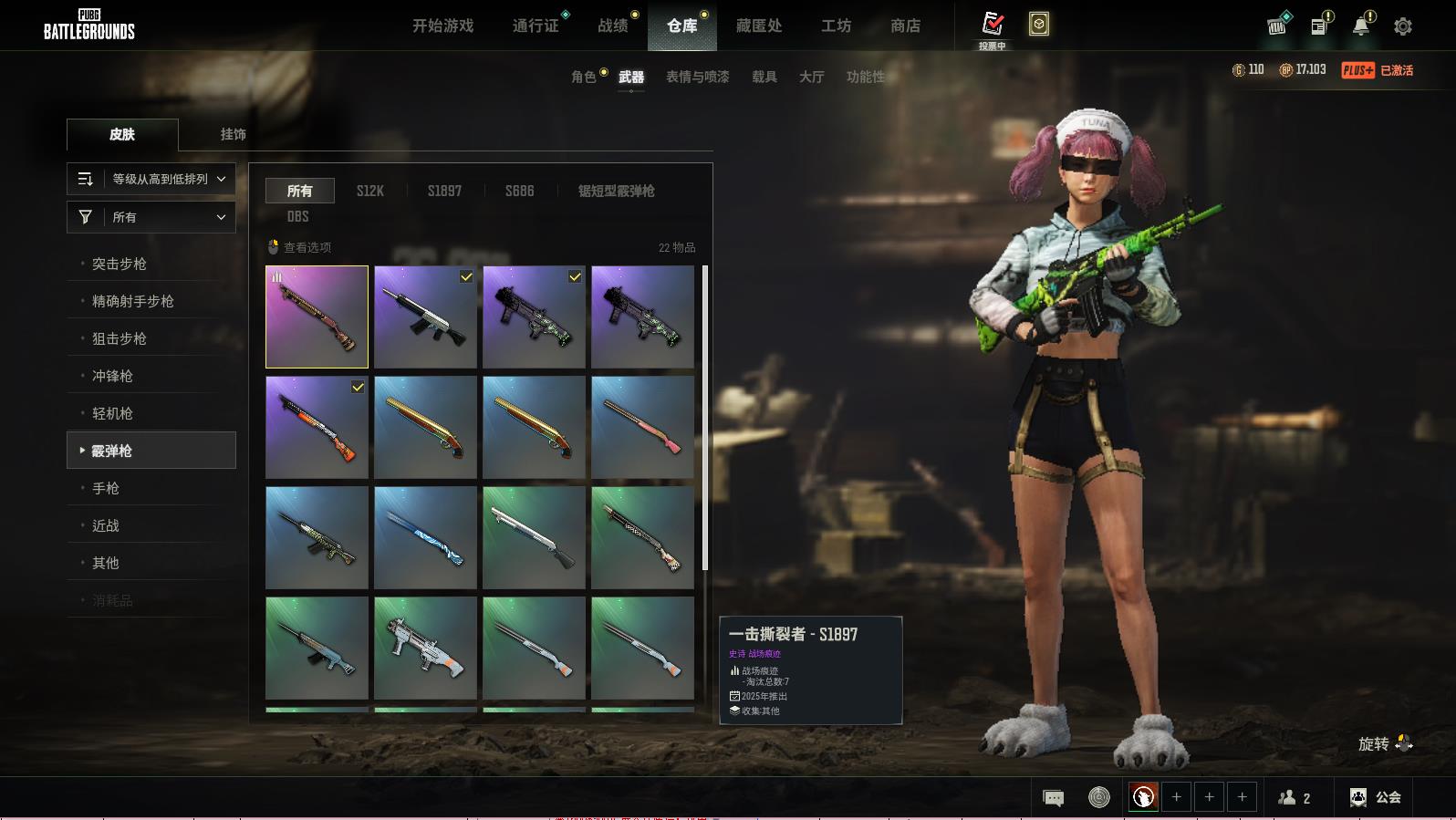Screen dimensions: 1456x820
Task: Open the gear settings icon
Action: pyautogui.click(x=1403, y=26)
